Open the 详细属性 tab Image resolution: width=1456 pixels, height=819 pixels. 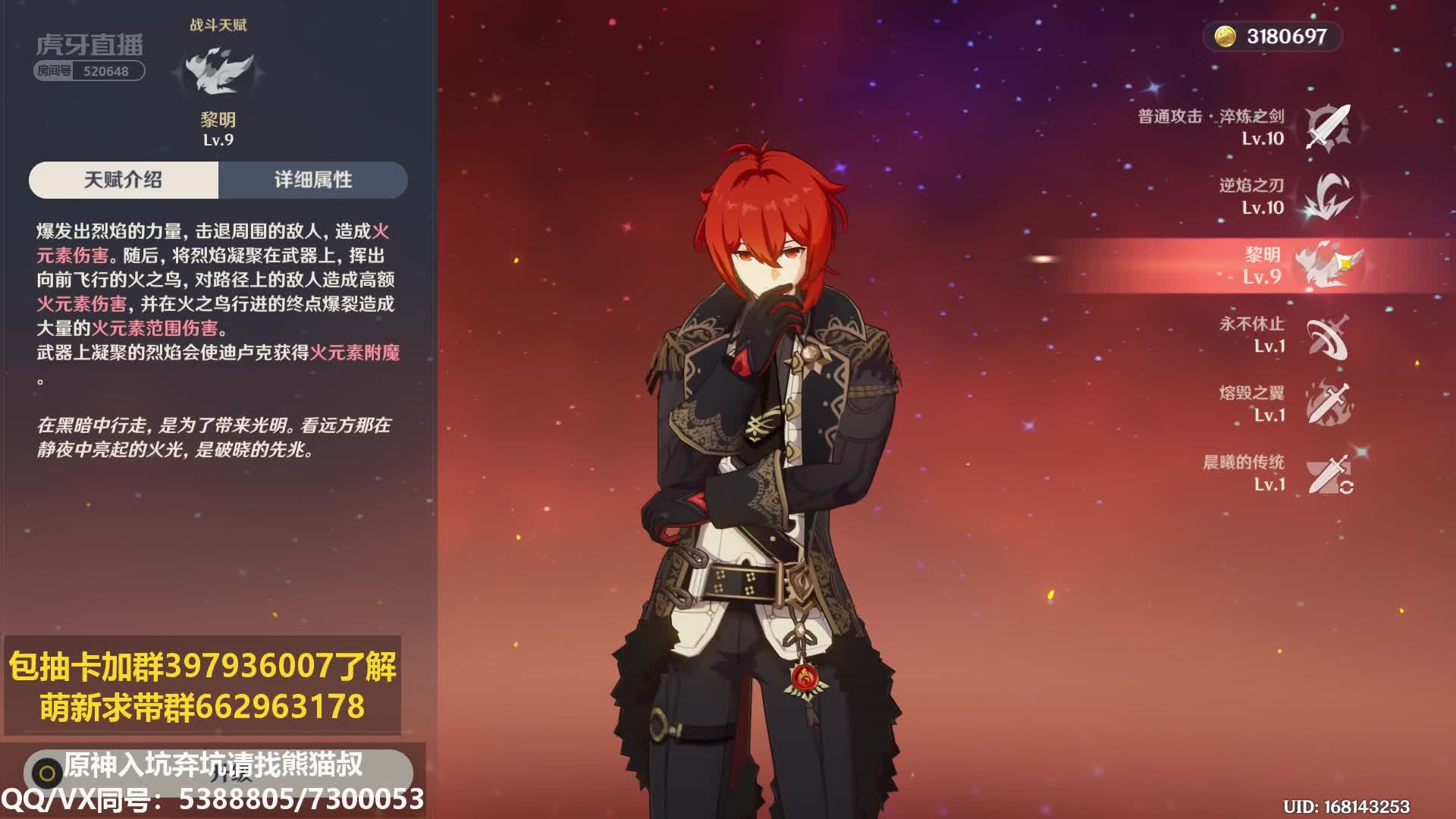[x=313, y=180]
